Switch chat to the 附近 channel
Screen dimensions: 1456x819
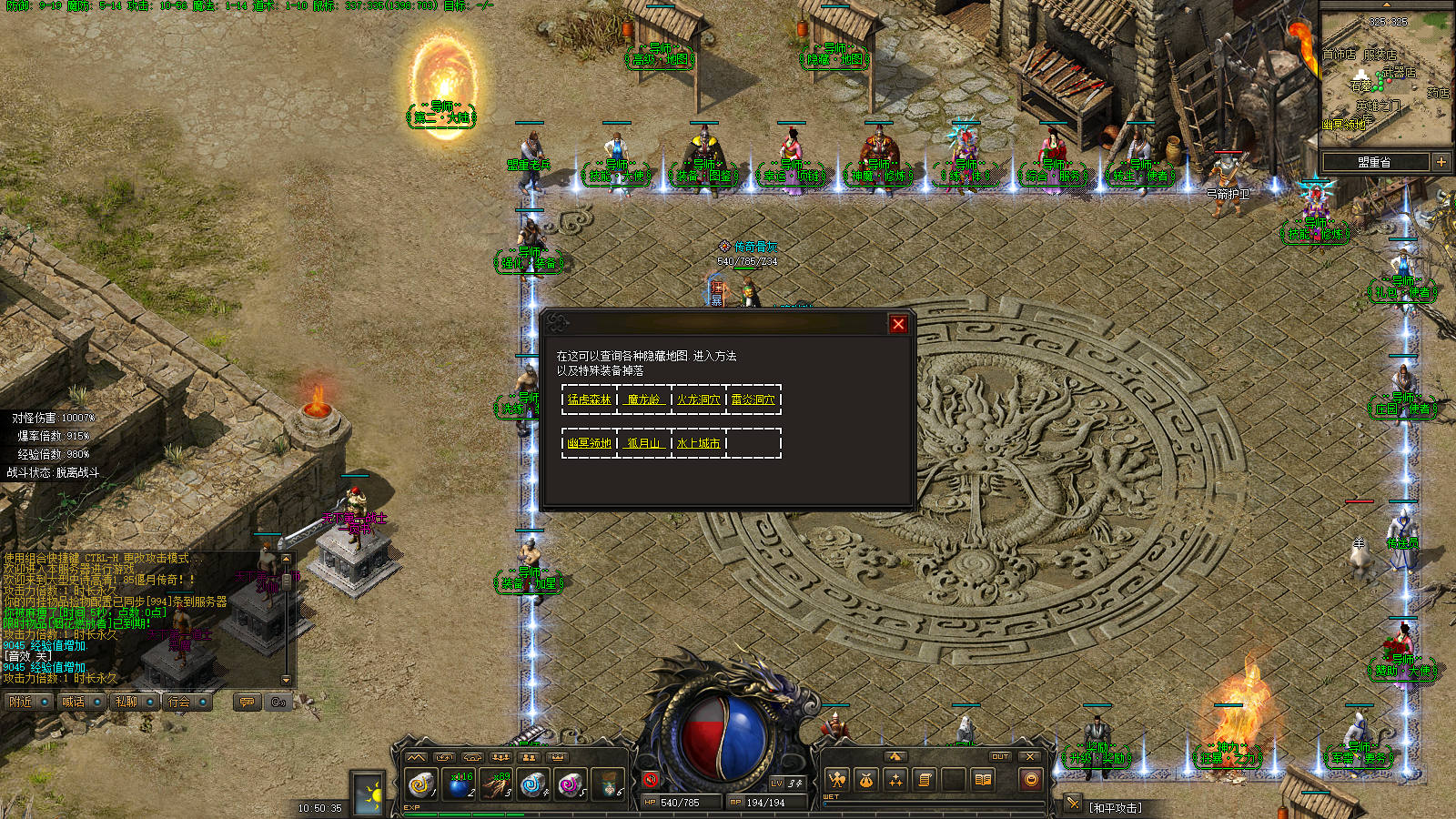tap(28, 702)
